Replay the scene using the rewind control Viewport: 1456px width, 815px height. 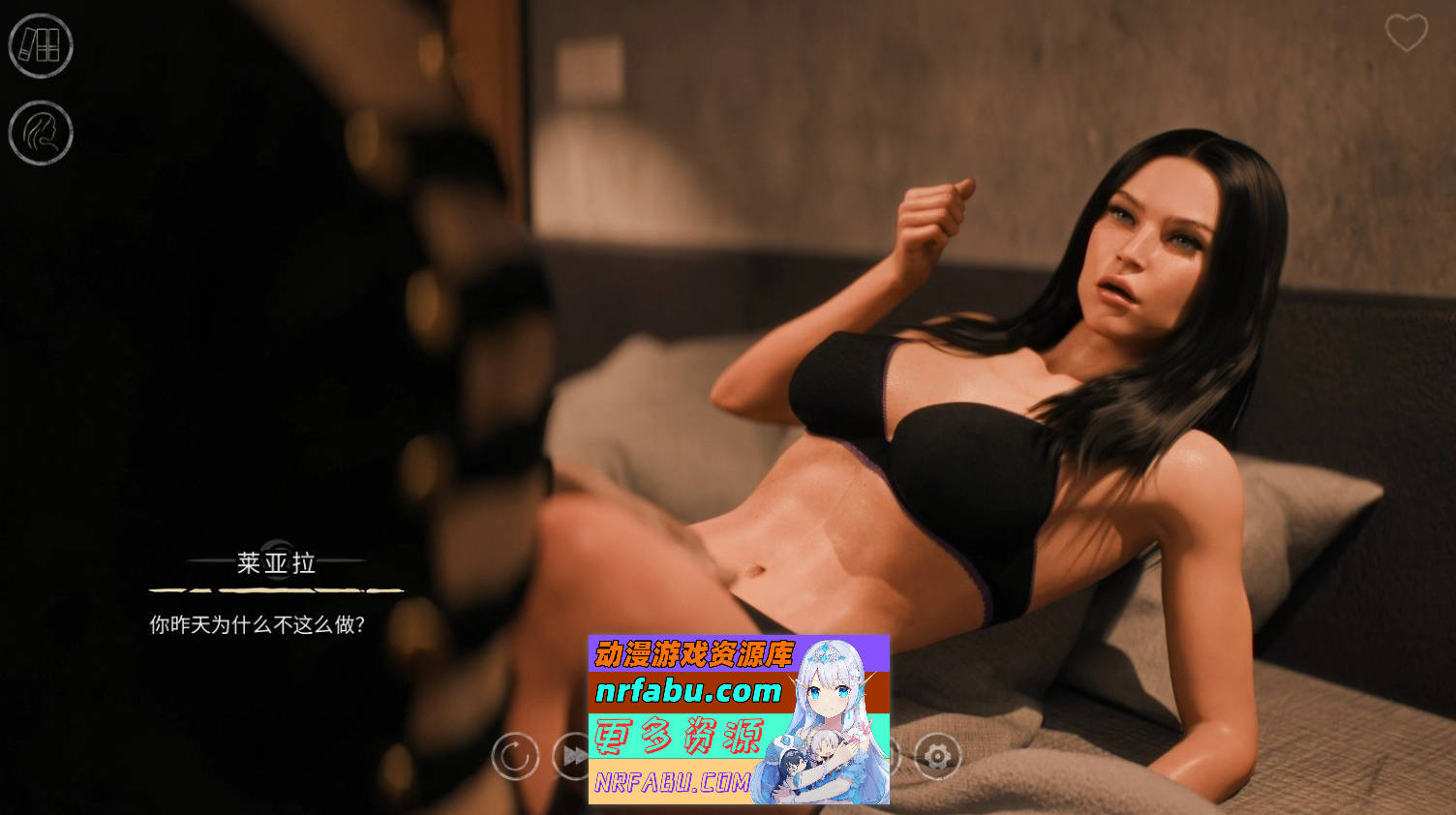coord(514,755)
